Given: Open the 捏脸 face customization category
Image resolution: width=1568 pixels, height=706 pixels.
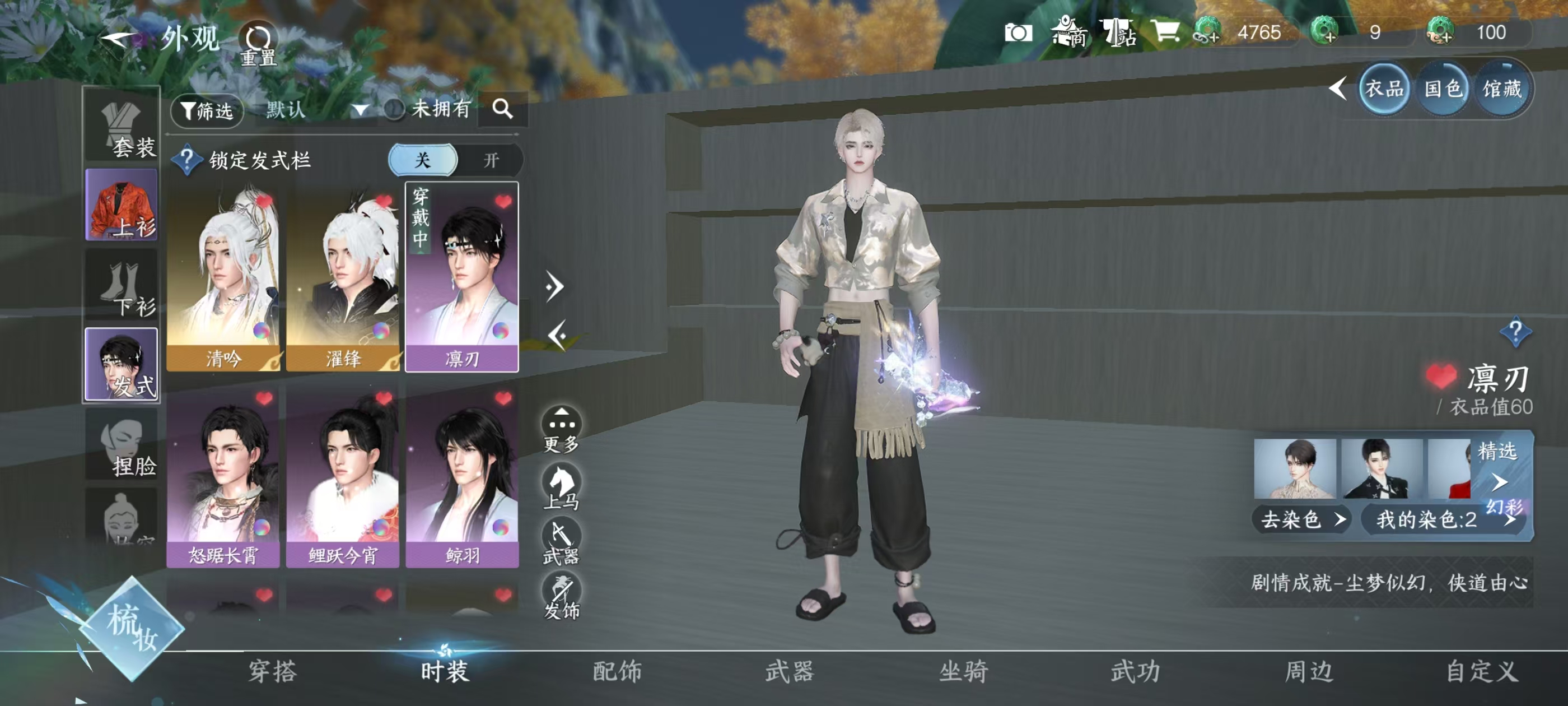Looking at the screenshot, I should pos(122,445).
